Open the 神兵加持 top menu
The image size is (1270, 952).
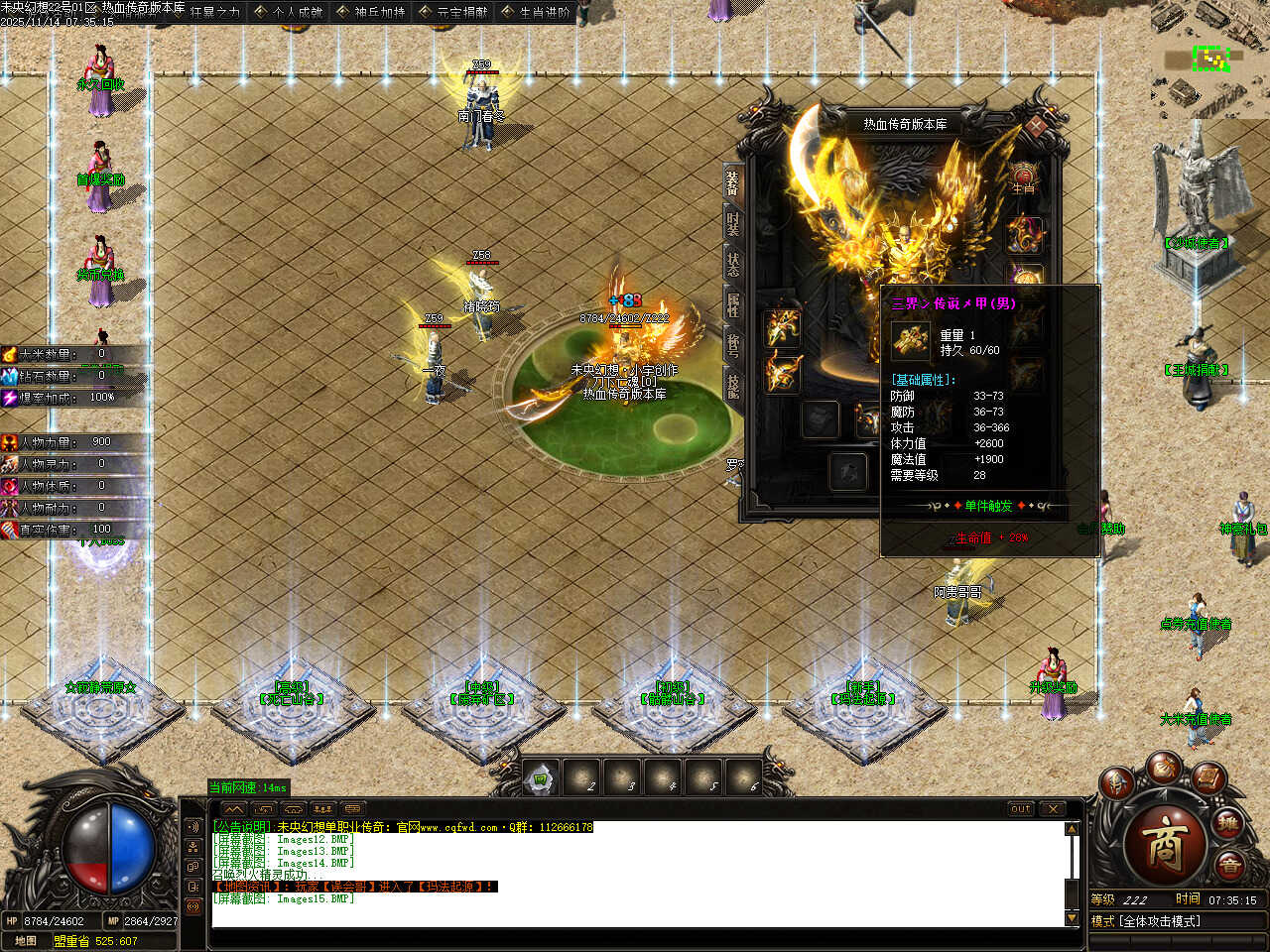point(371,12)
